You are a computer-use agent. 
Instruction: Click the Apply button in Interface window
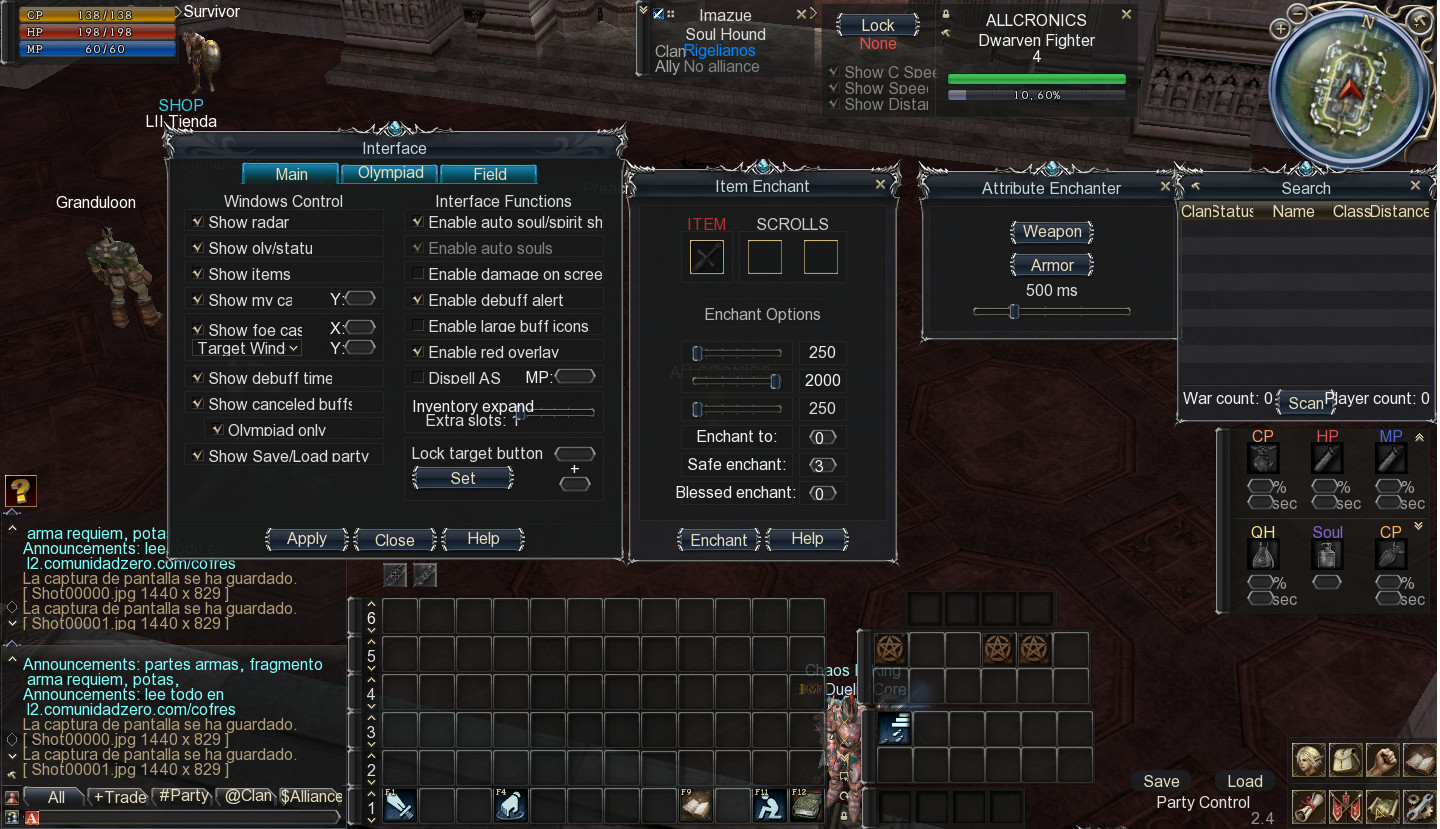click(306, 539)
